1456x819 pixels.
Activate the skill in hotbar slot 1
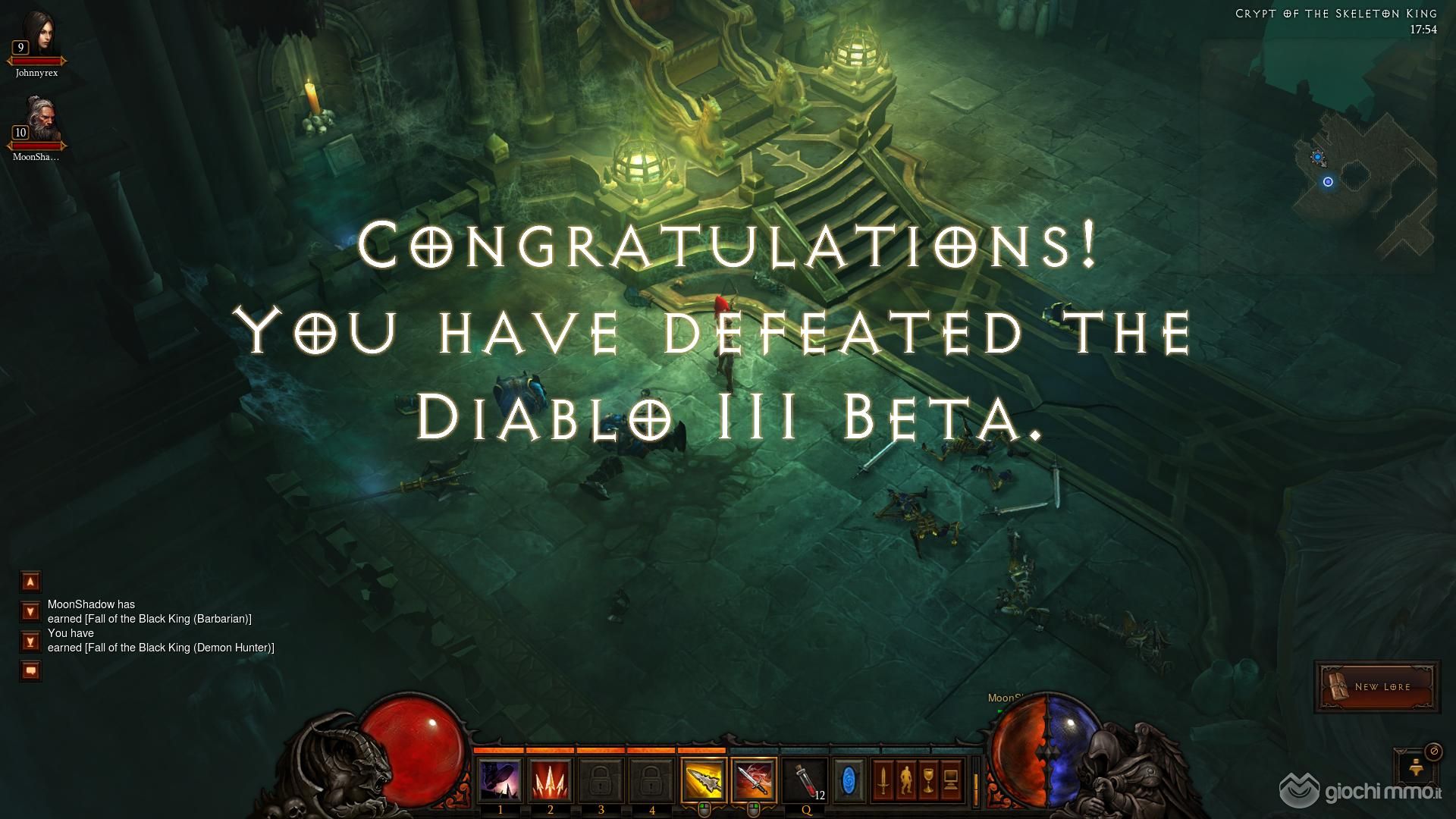tap(500, 780)
